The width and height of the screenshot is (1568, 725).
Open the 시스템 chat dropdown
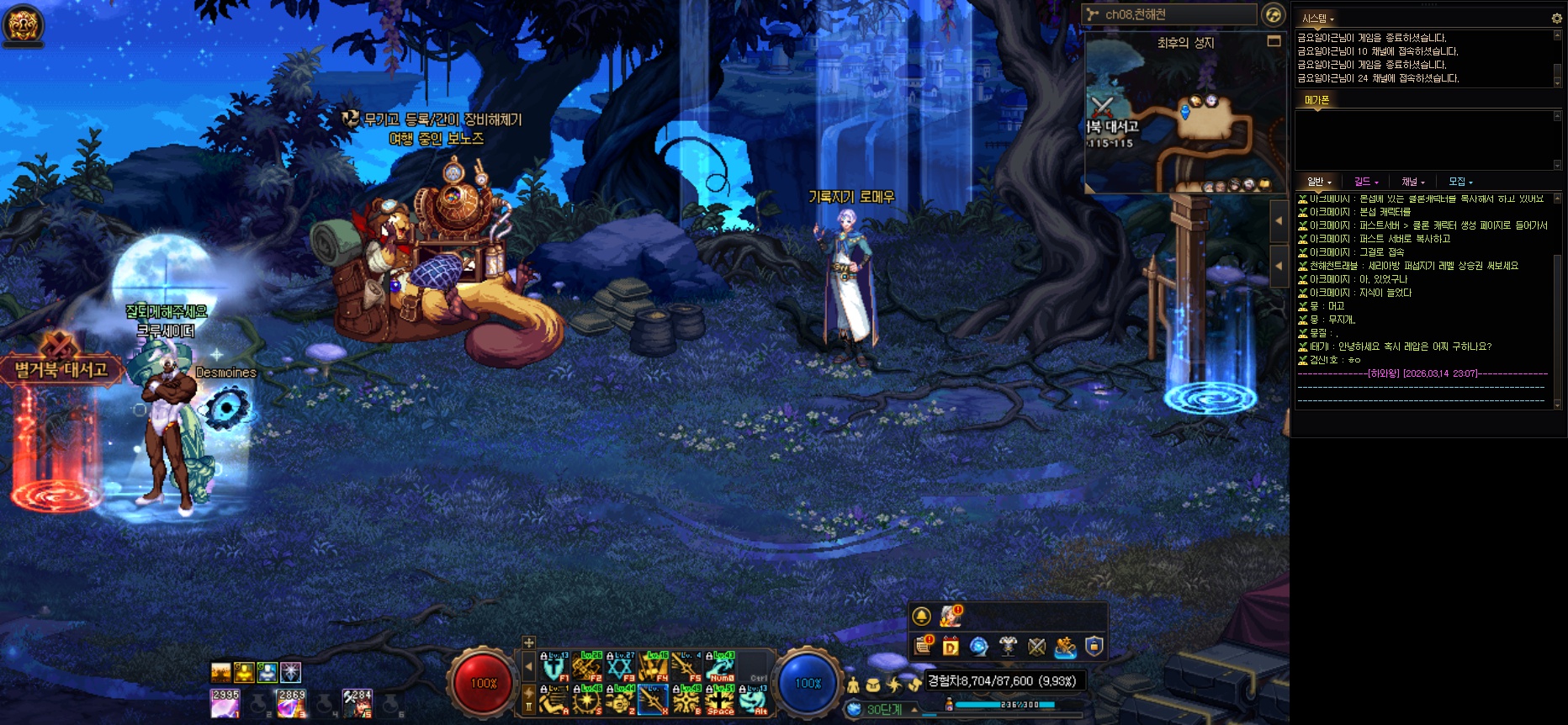pos(1317,19)
